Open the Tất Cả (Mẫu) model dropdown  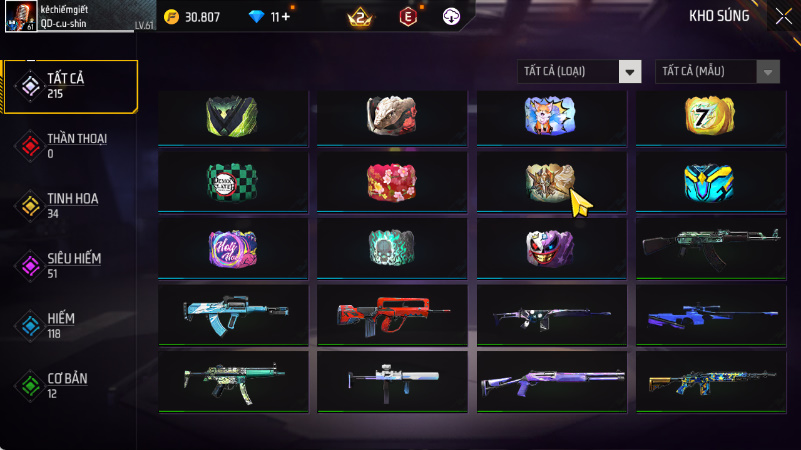[x=717, y=71]
